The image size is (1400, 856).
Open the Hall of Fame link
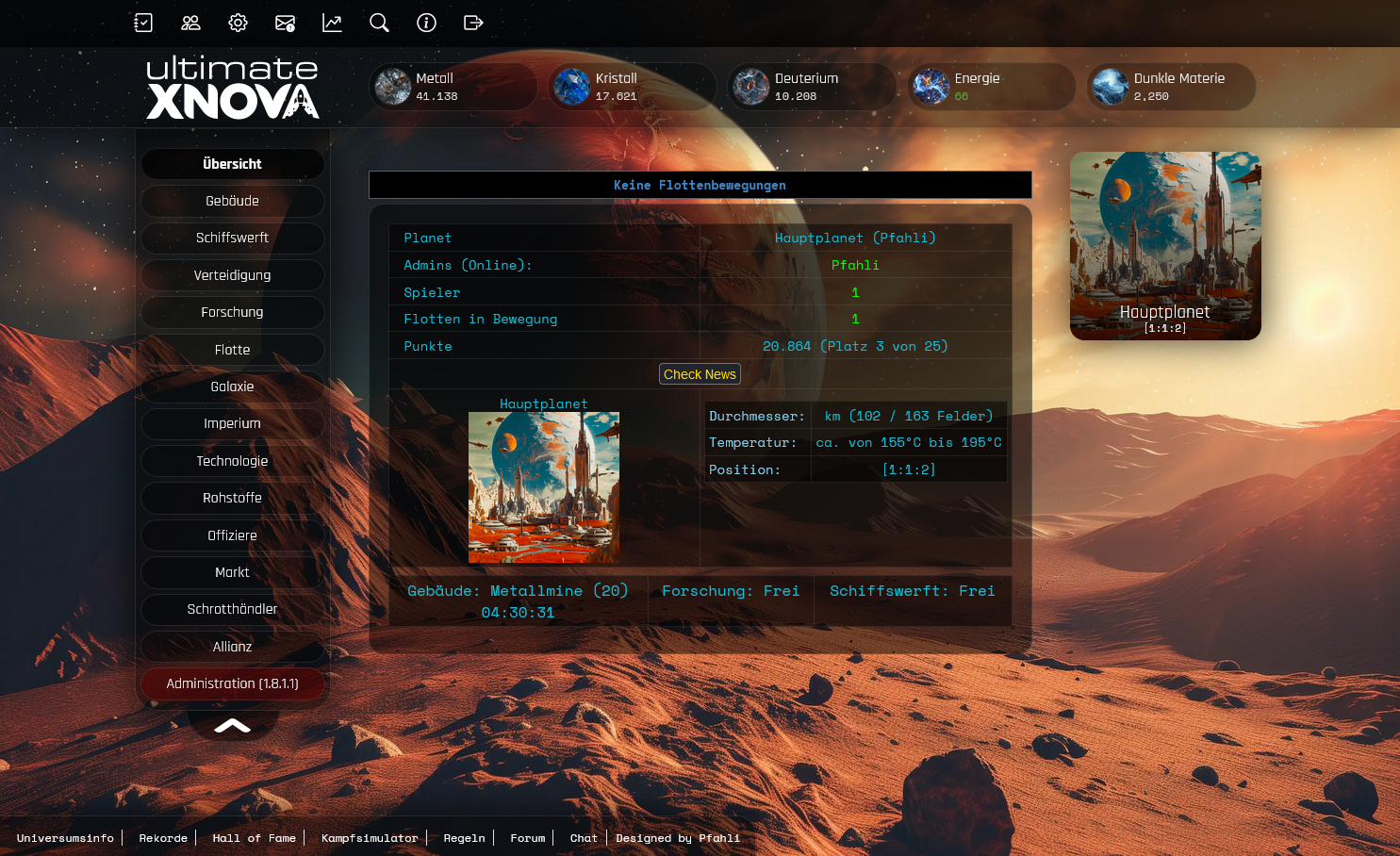(x=254, y=838)
